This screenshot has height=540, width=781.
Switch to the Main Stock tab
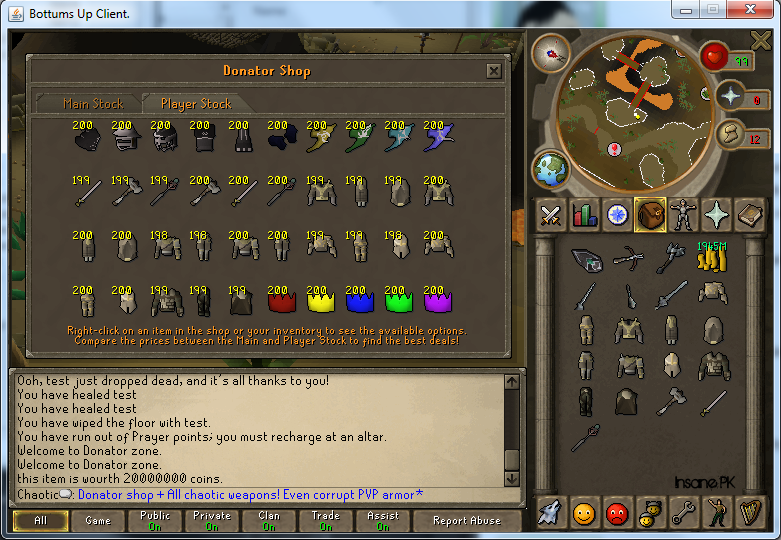pos(93,104)
